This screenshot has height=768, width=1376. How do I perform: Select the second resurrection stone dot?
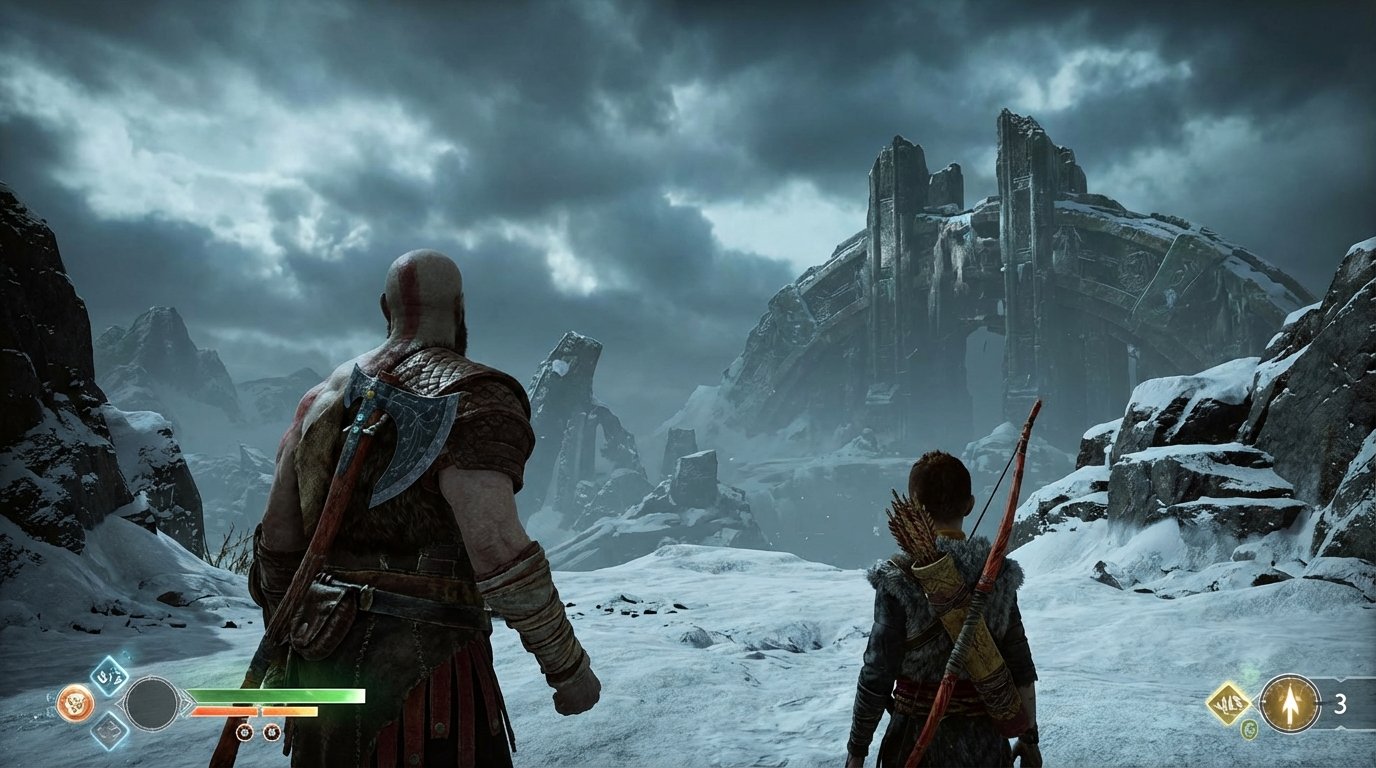pyautogui.click(x=271, y=732)
